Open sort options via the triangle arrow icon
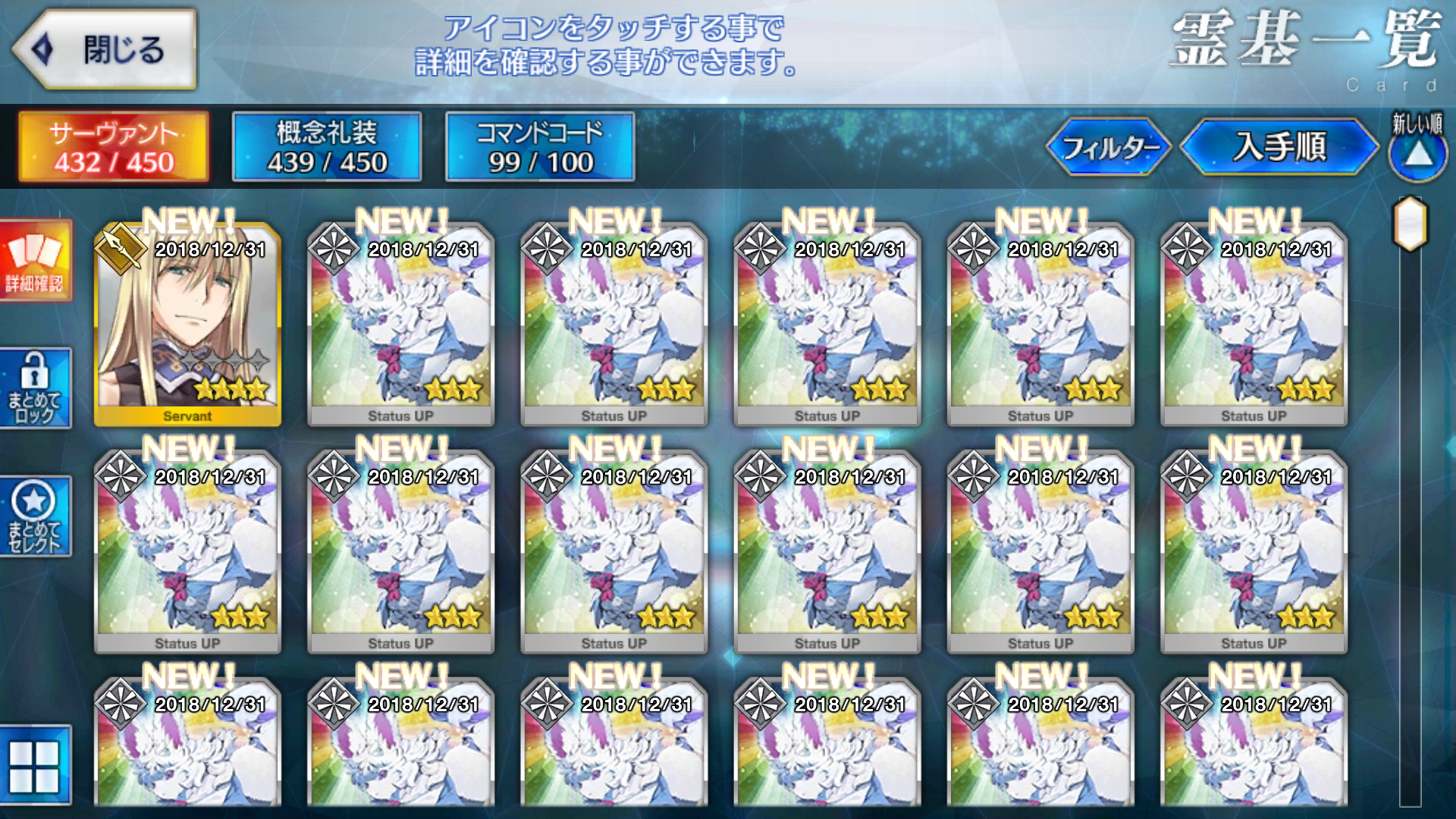This screenshot has height=819, width=1456. pyautogui.click(x=1417, y=157)
